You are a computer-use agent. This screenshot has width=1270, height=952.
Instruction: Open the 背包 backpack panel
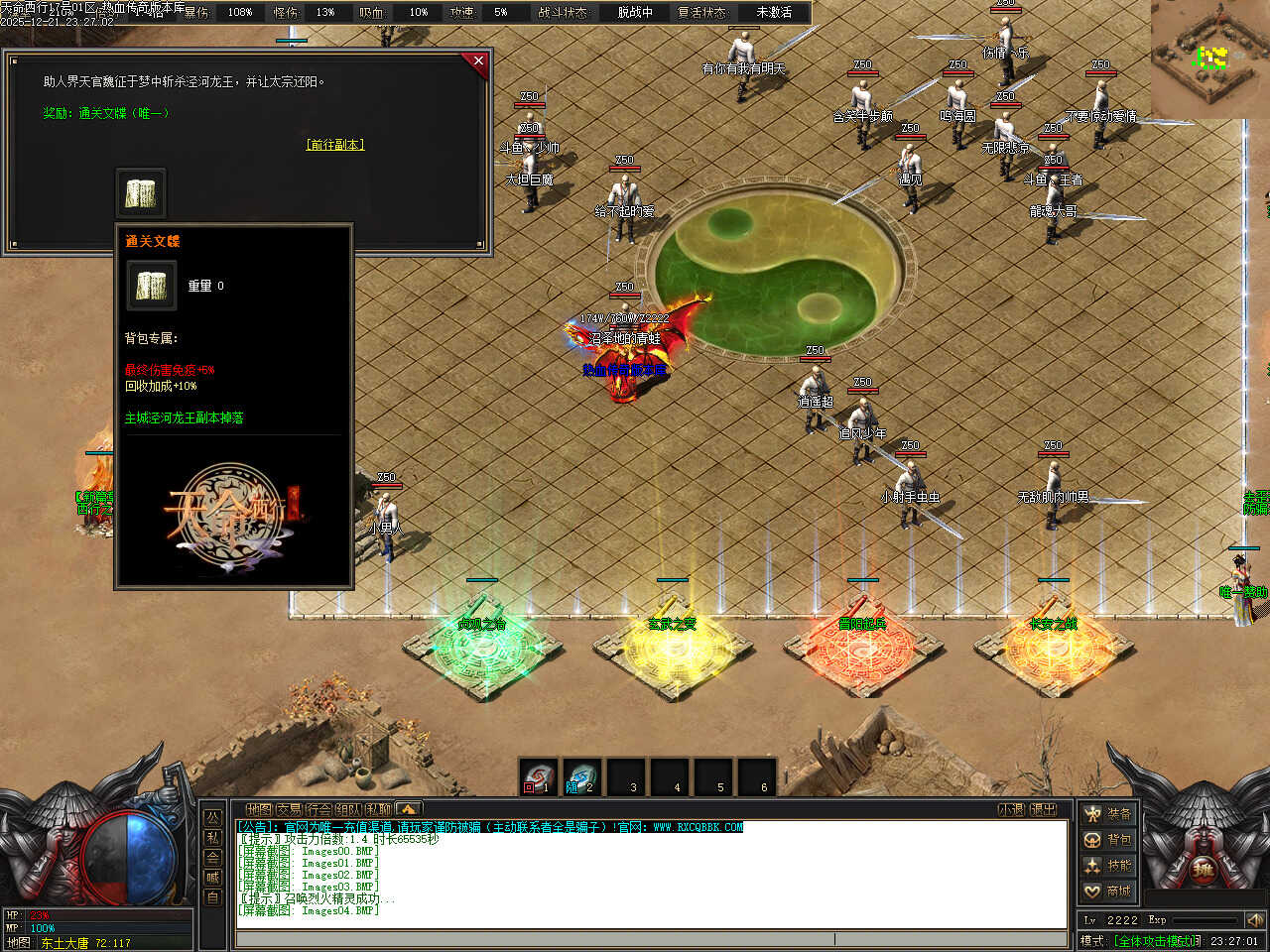pyautogui.click(x=1107, y=840)
